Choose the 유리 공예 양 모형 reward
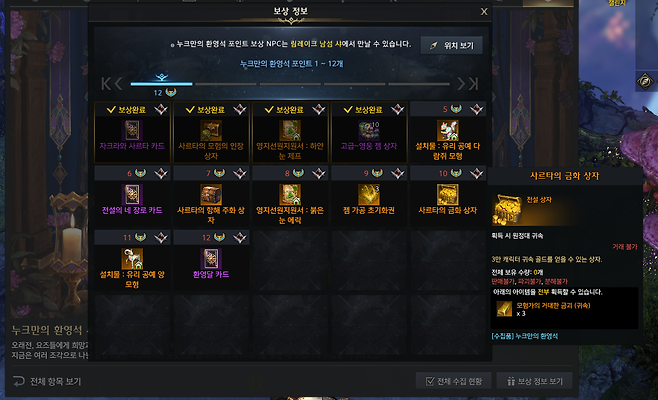 (132, 260)
